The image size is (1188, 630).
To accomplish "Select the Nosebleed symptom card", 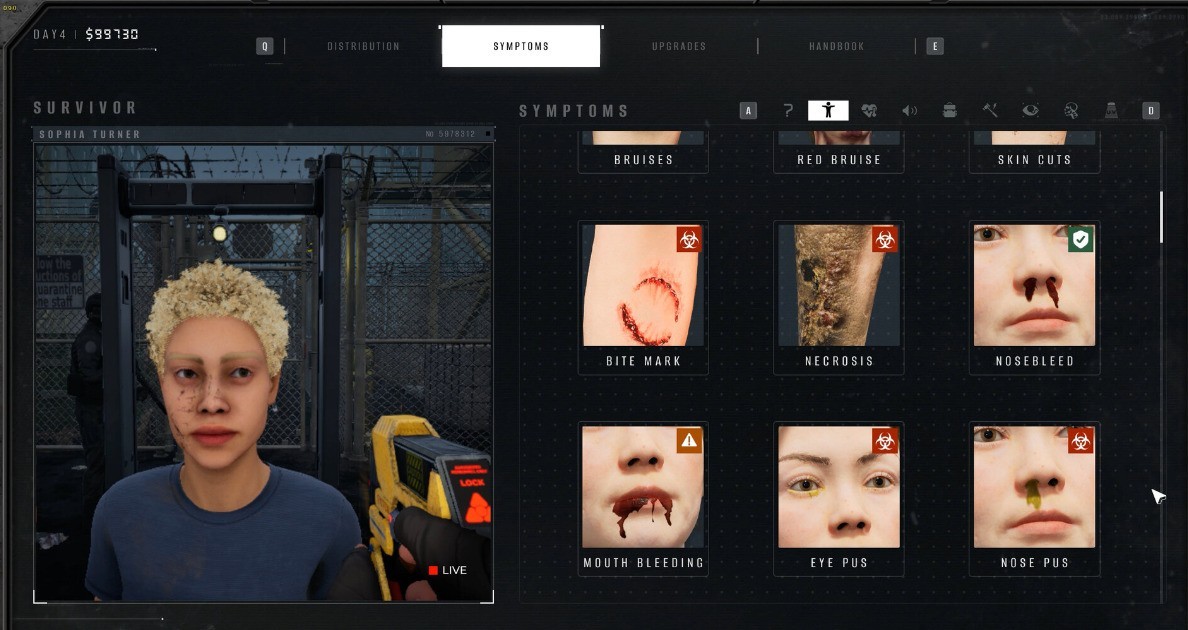I will point(1034,297).
